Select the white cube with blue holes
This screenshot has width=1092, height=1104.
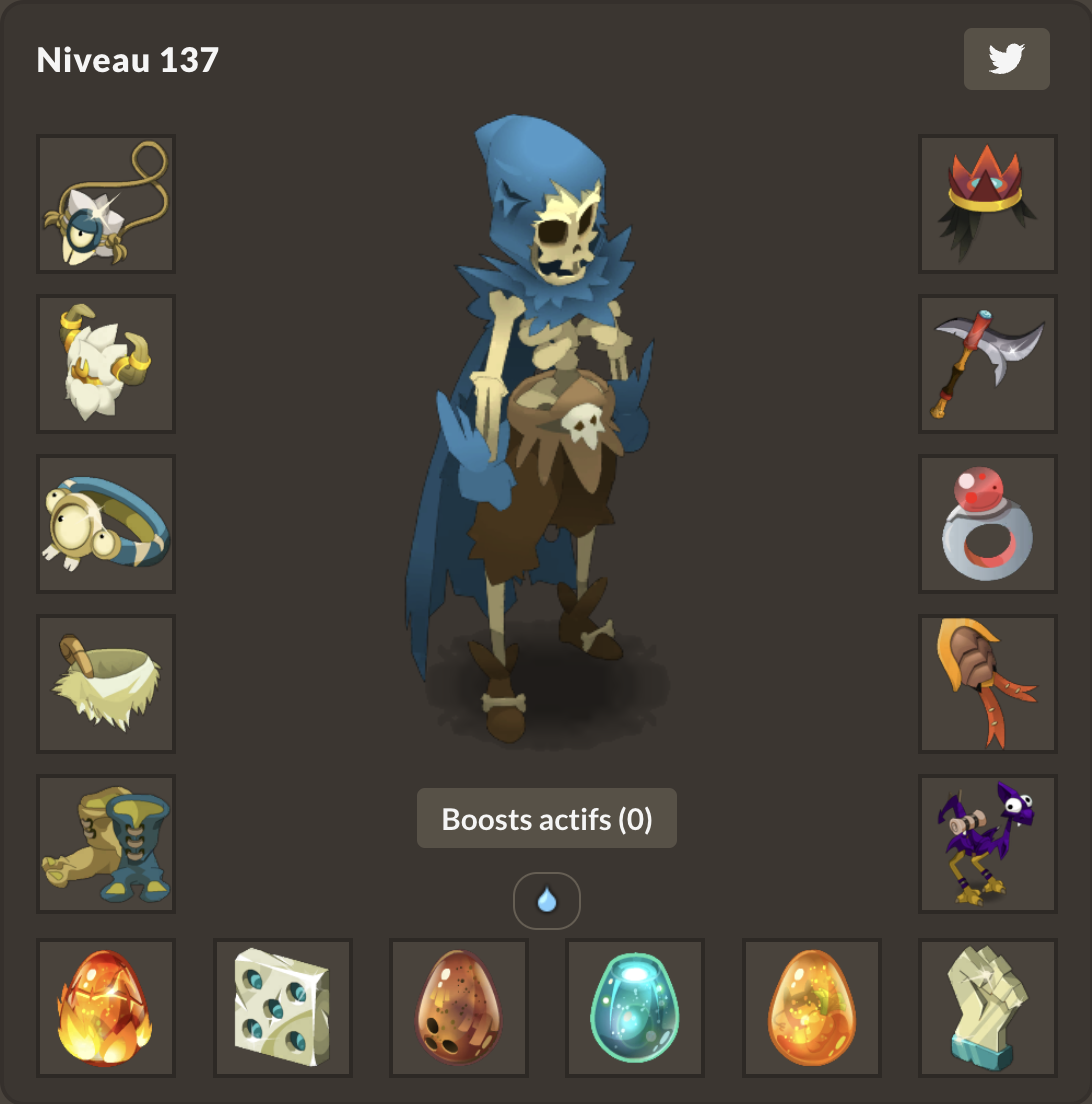point(283,1008)
